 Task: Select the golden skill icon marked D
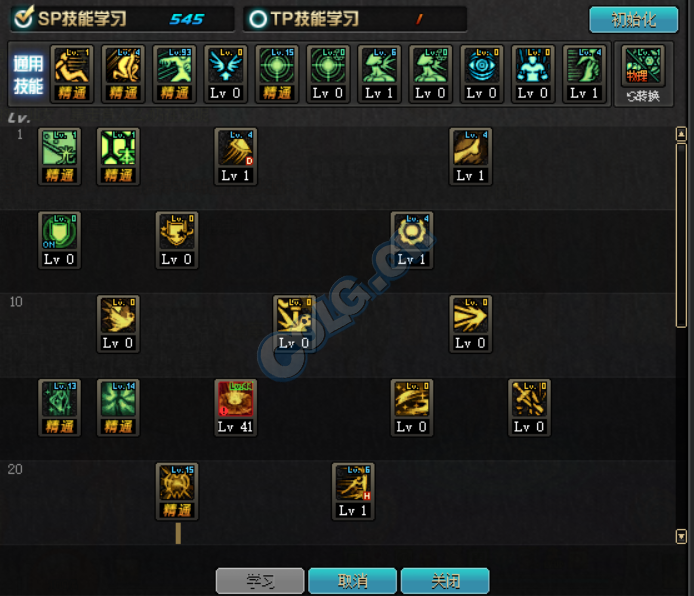[235, 148]
